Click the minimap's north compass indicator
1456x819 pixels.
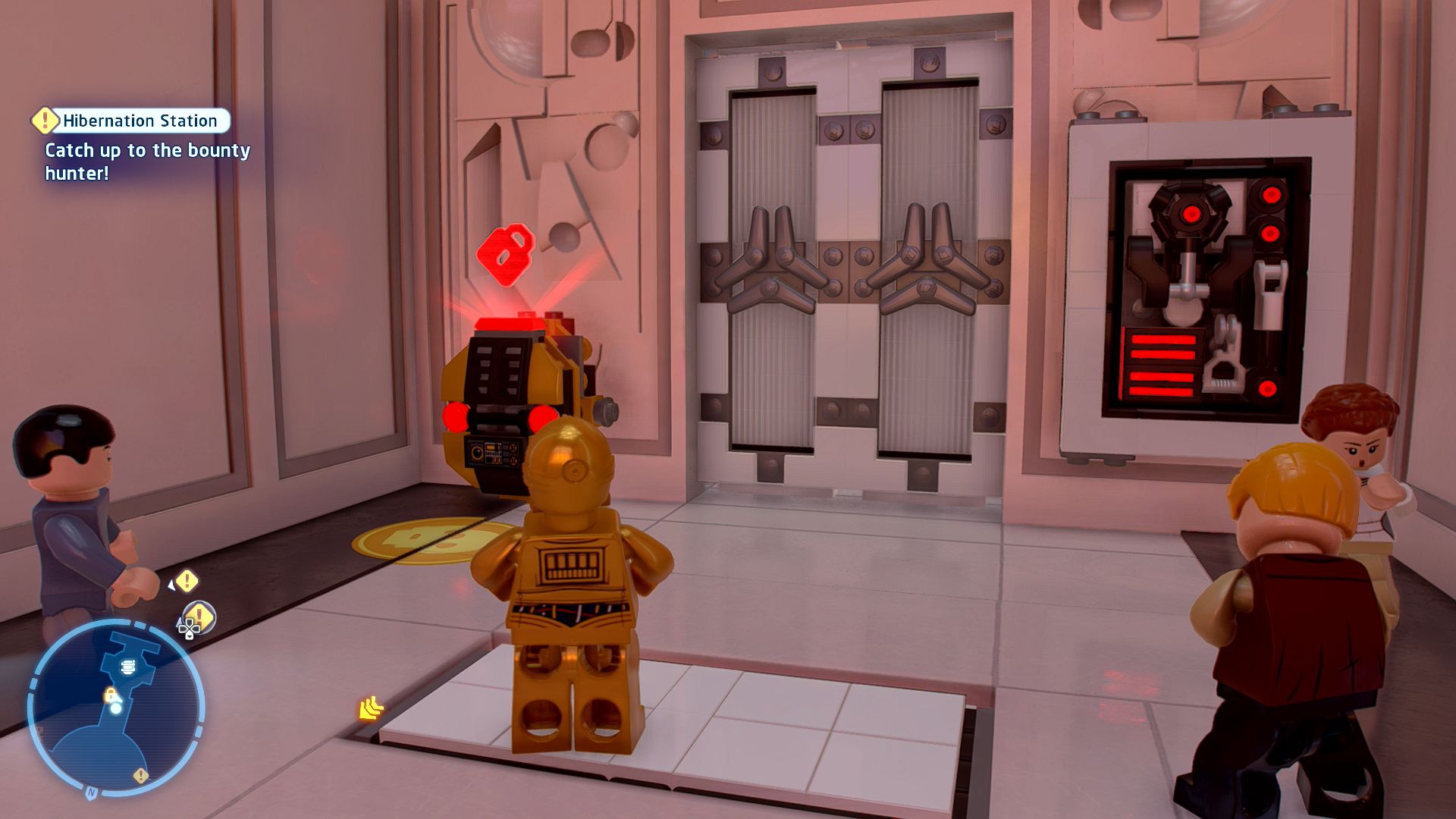click(92, 792)
